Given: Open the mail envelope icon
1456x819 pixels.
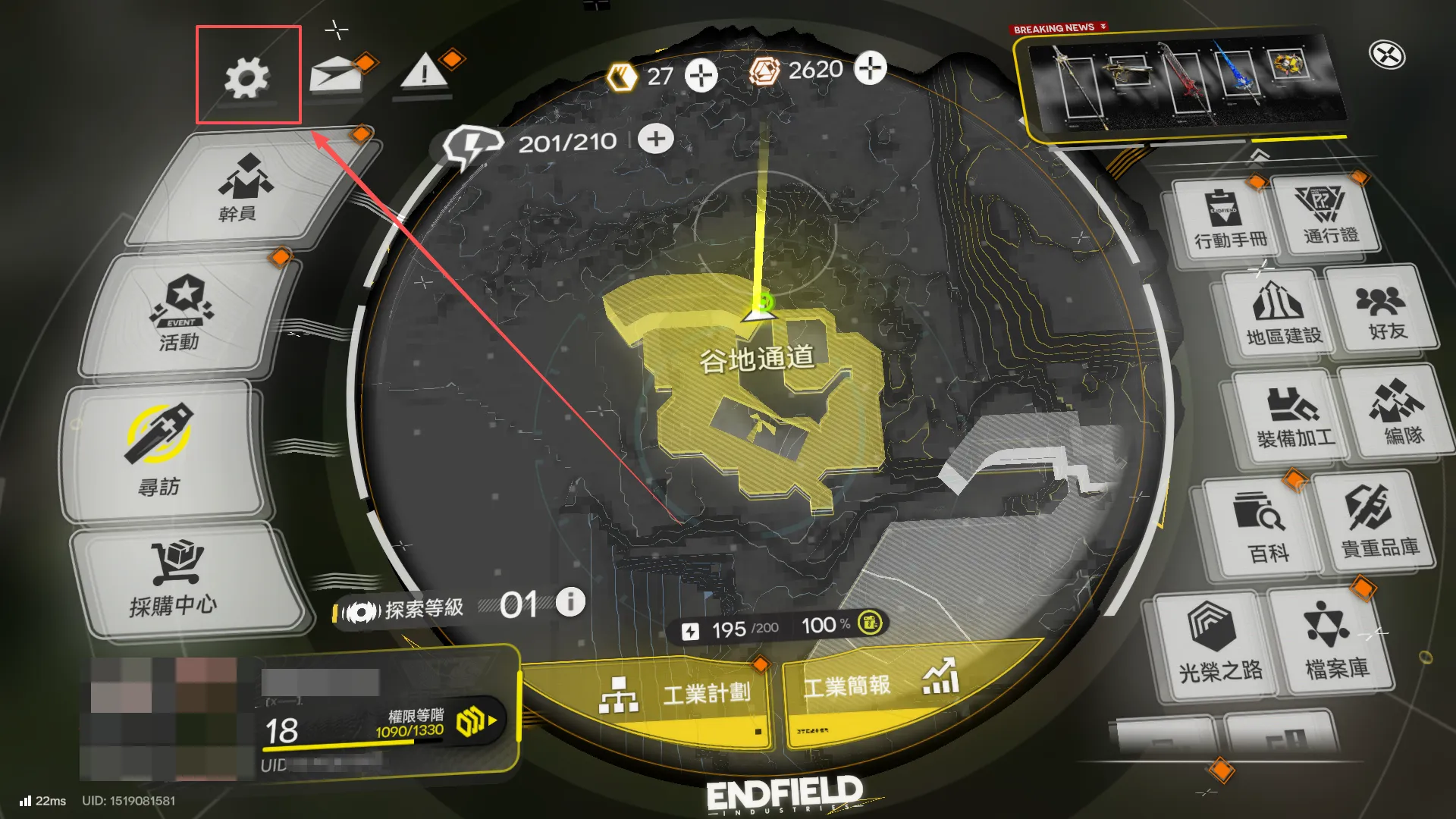Looking at the screenshot, I should tap(334, 77).
